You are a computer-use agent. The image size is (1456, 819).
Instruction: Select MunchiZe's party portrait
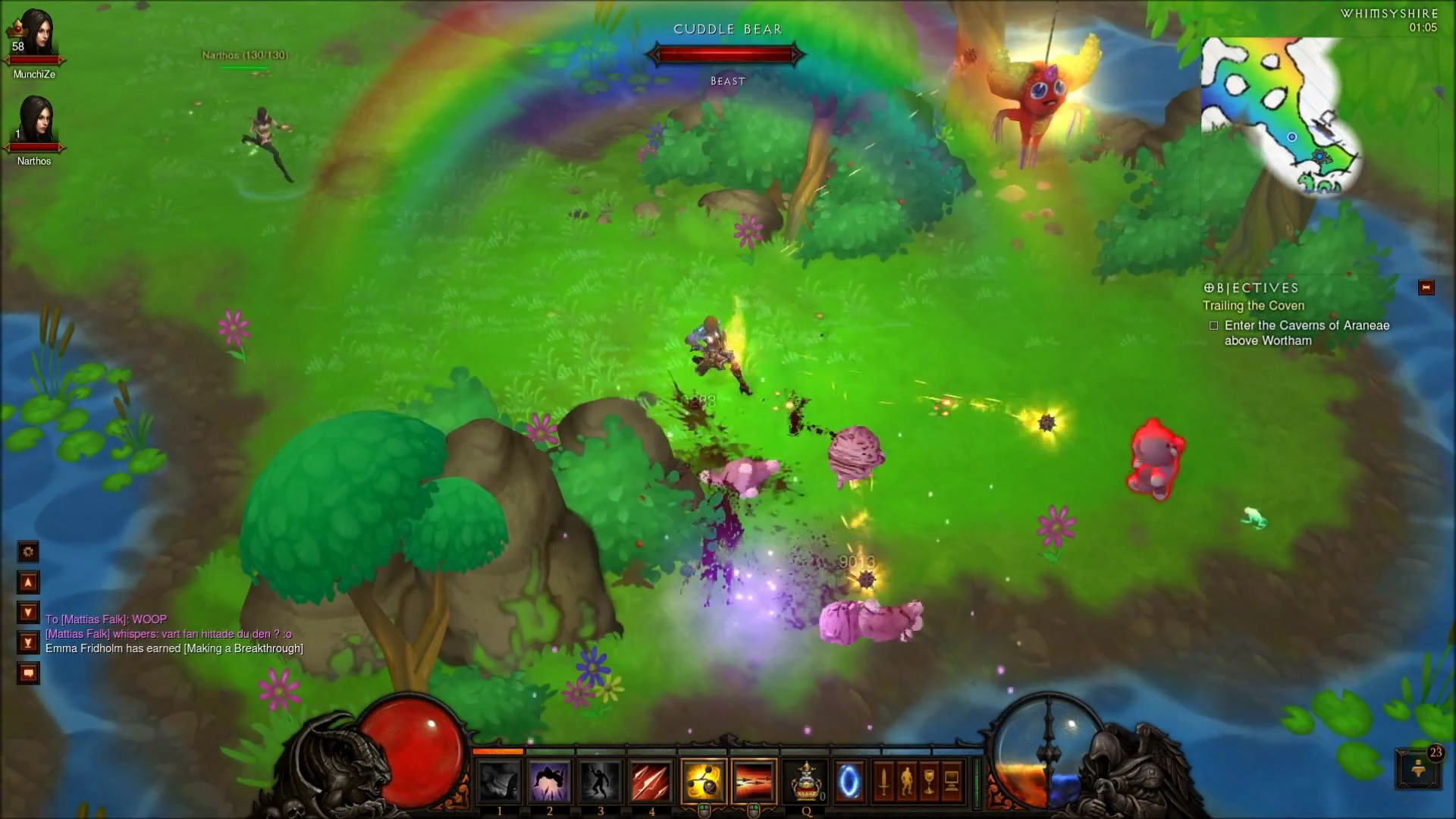point(34,36)
